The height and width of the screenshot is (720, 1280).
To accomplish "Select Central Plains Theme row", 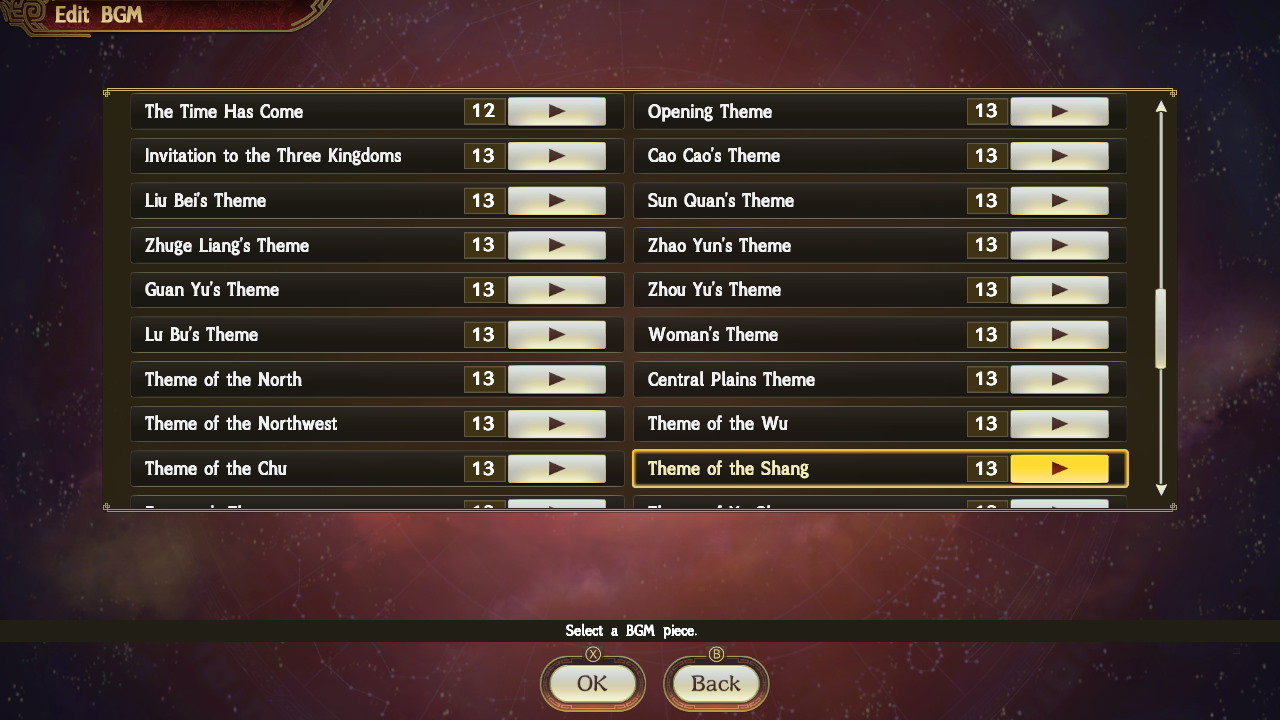I will point(780,379).
